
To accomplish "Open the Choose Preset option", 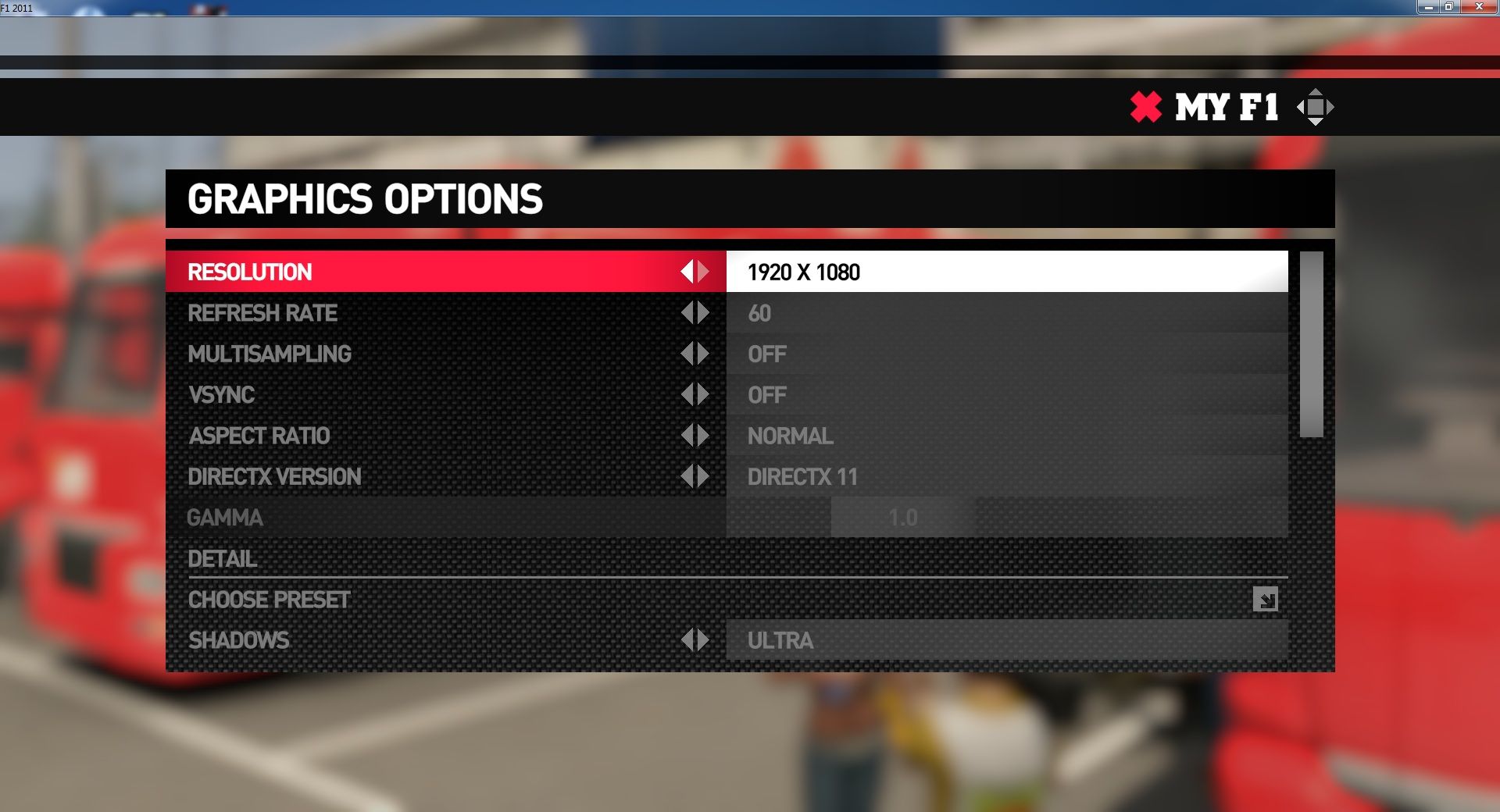I will [x=1265, y=599].
